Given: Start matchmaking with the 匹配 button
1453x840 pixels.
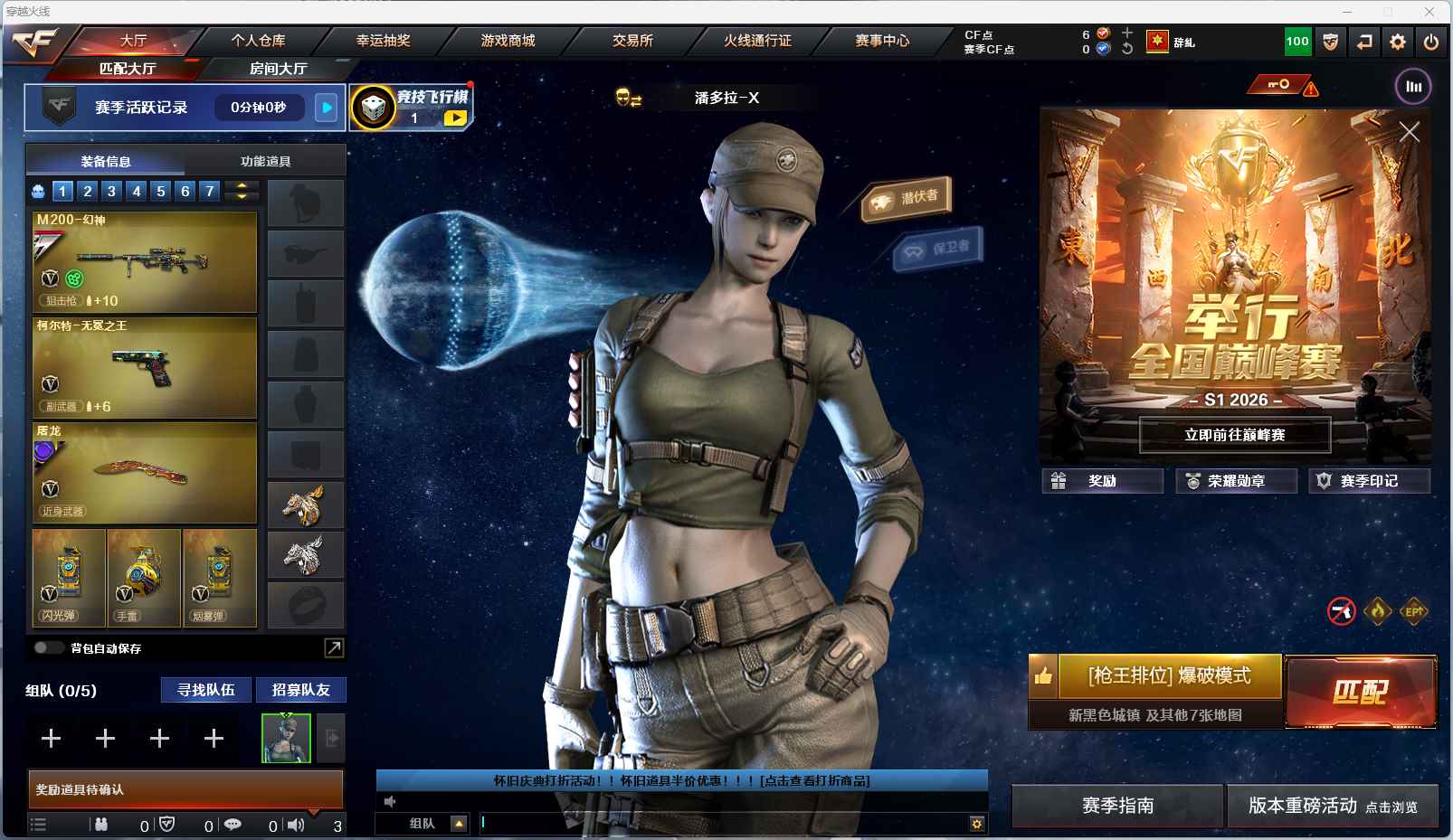Looking at the screenshot, I should pos(1360,692).
